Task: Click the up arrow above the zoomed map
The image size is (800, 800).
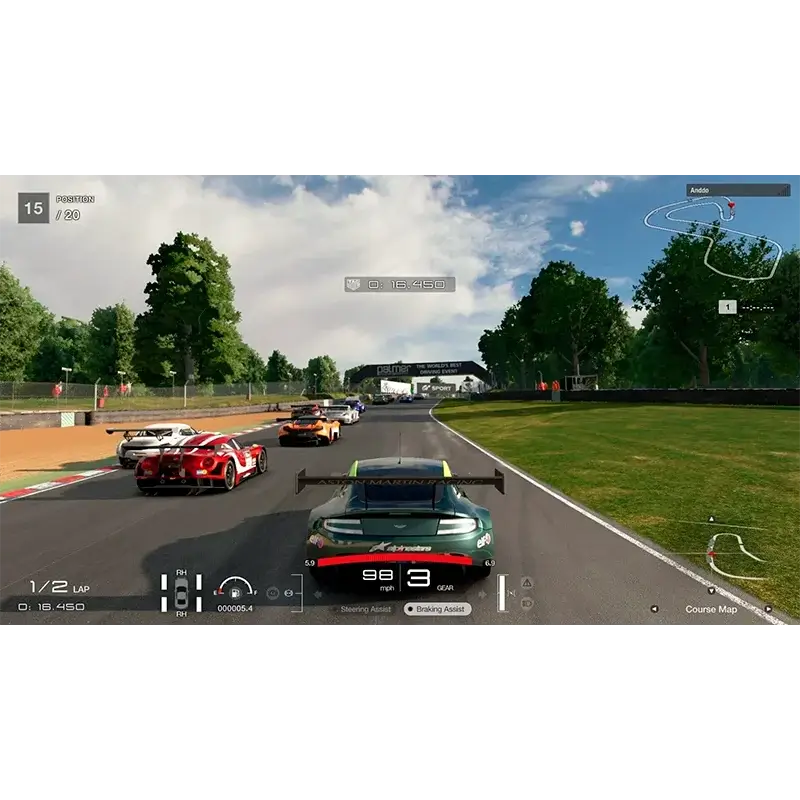Action: (x=711, y=520)
